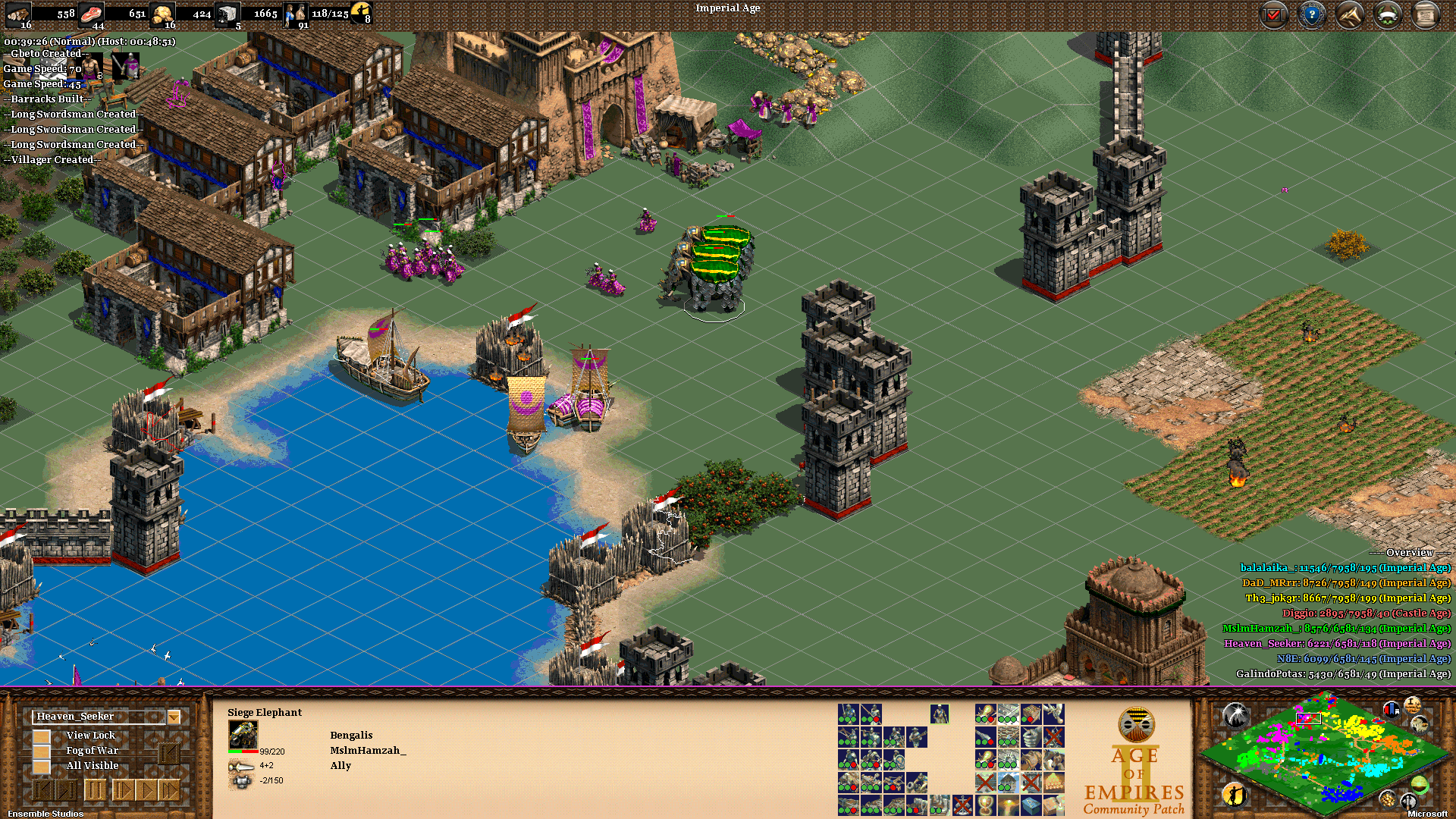Click the blue question mark shield button
This screenshot has width=1456, height=819.
(x=1312, y=15)
